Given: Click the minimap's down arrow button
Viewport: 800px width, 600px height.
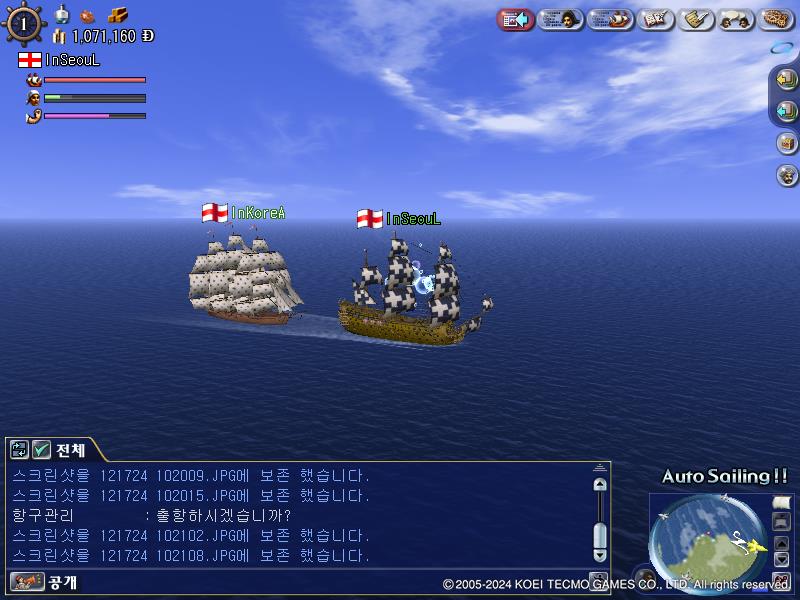Looking at the screenshot, I should [x=782, y=559].
